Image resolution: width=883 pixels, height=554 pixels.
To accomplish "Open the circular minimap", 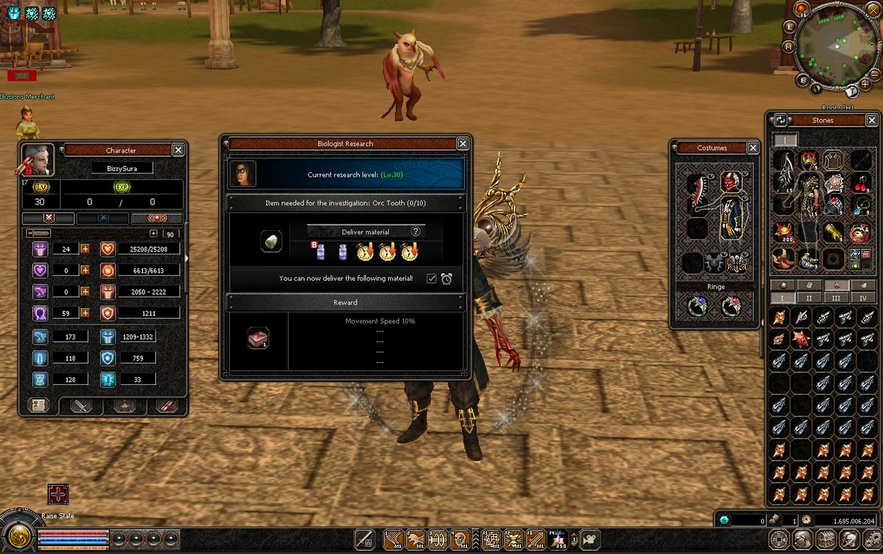I will tap(836, 45).
